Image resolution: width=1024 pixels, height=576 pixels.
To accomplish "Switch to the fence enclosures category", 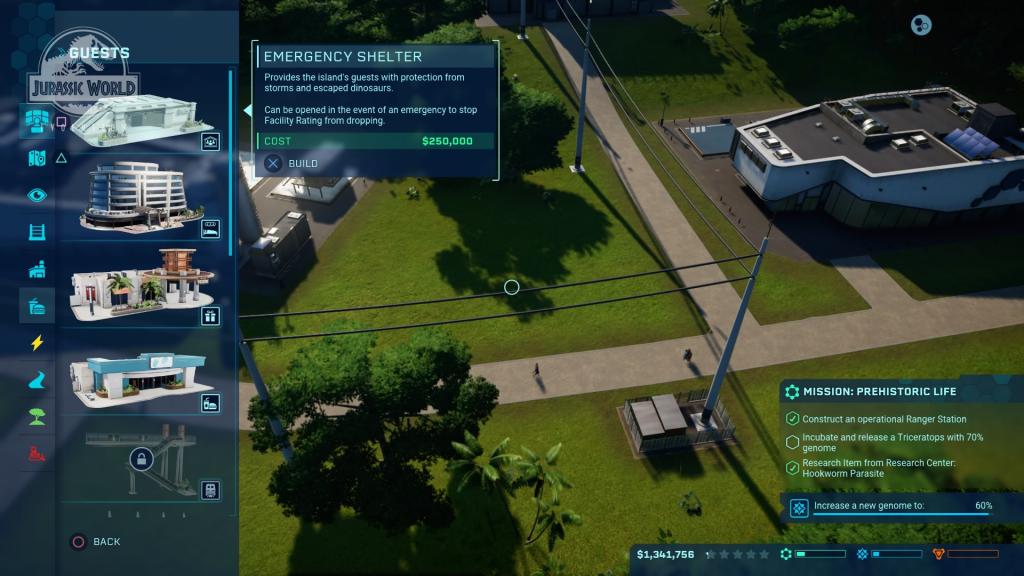I will tap(37, 232).
